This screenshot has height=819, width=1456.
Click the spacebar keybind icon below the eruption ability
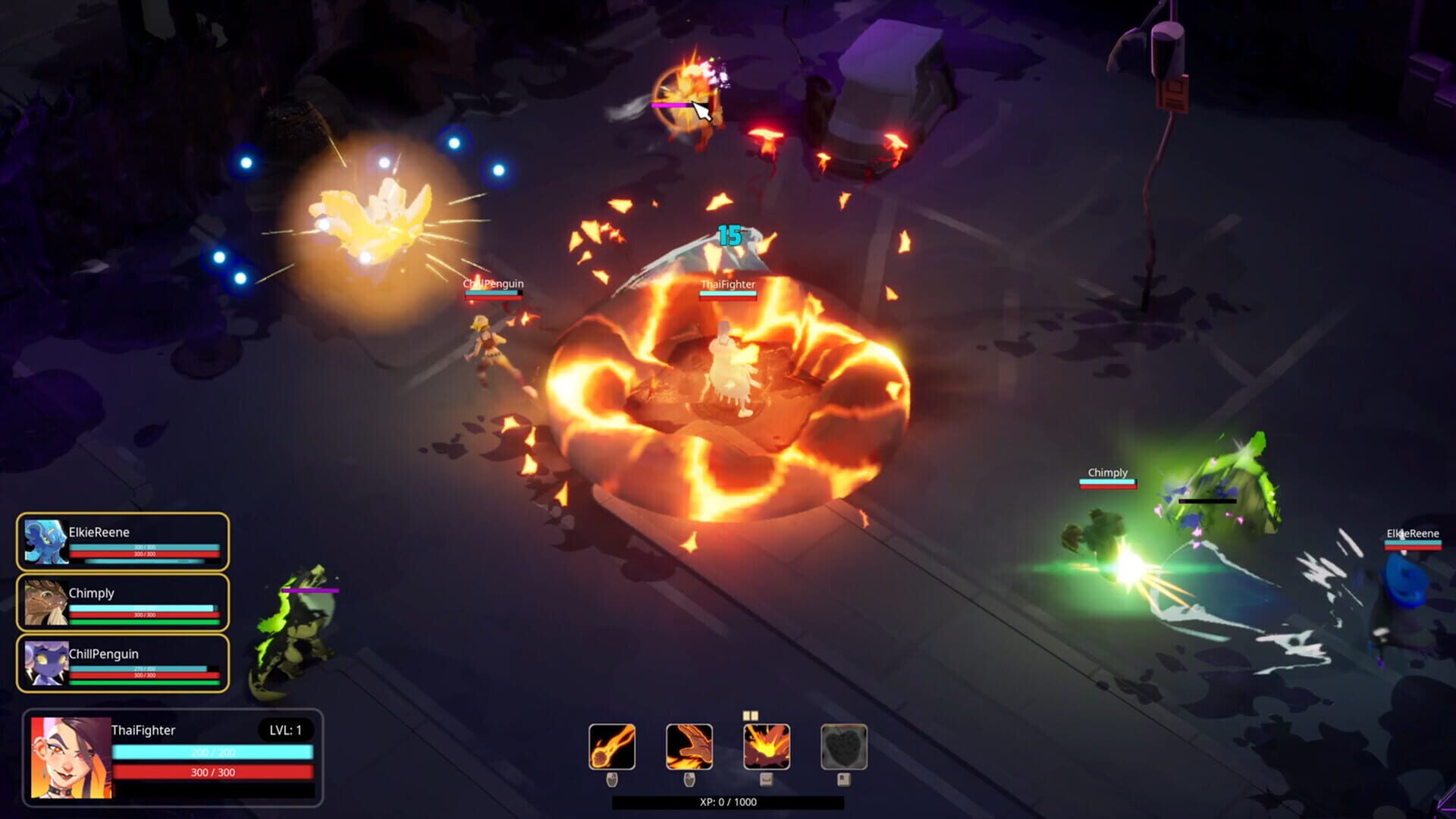[766, 780]
